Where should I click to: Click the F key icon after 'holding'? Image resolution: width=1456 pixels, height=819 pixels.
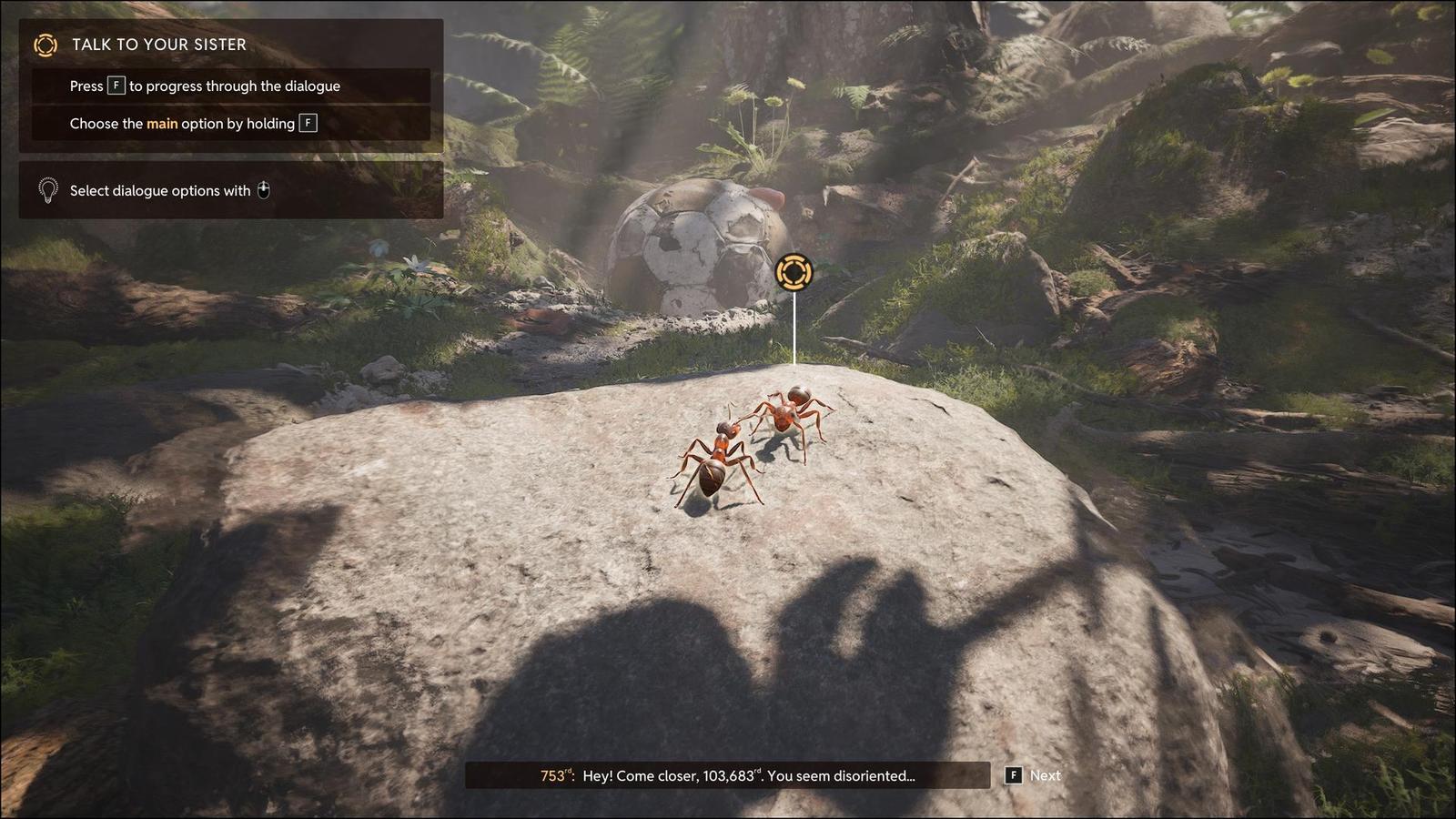coord(308,123)
